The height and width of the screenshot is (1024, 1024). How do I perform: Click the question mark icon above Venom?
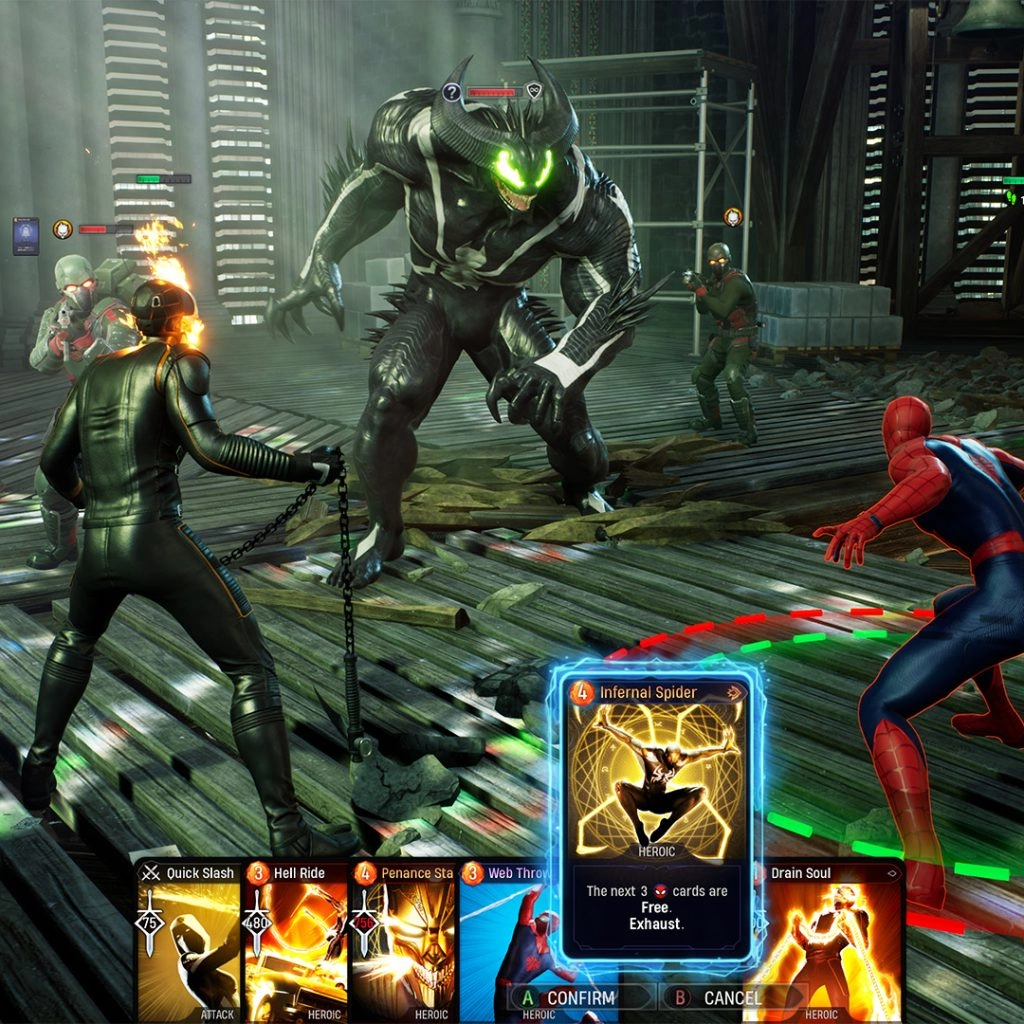click(452, 93)
